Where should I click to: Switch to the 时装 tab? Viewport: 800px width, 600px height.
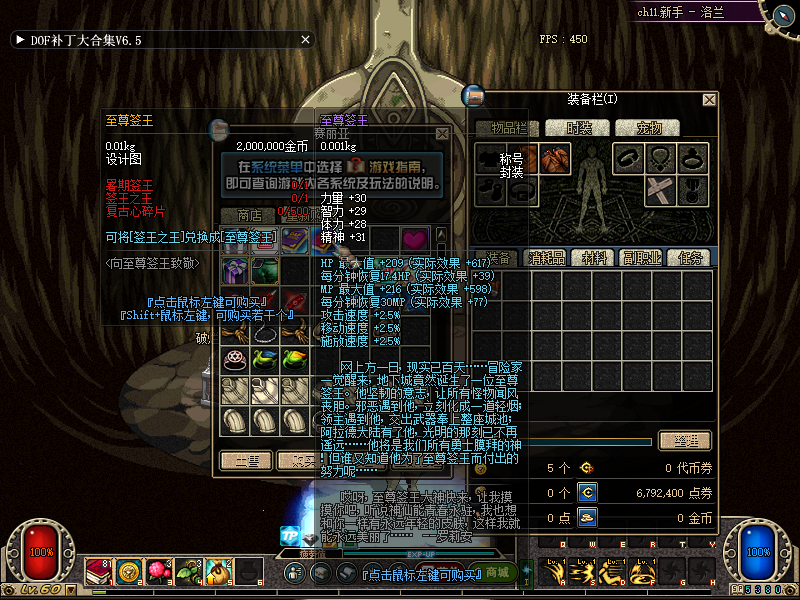[580, 128]
